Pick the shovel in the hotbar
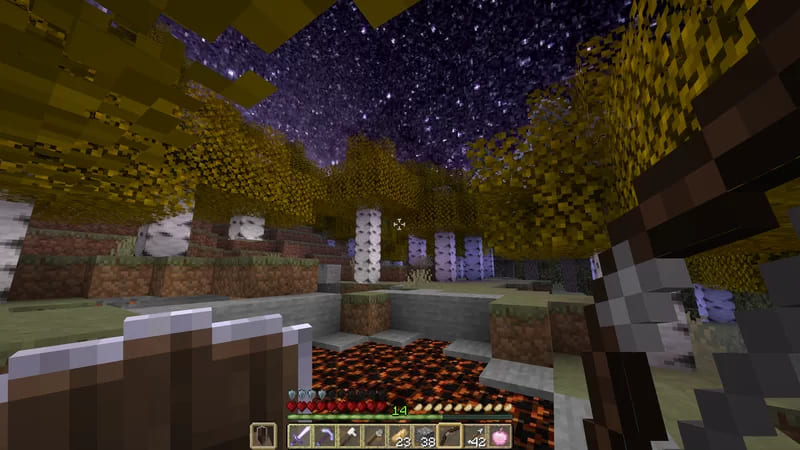This screenshot has height=450, width=800. point(375,435)
